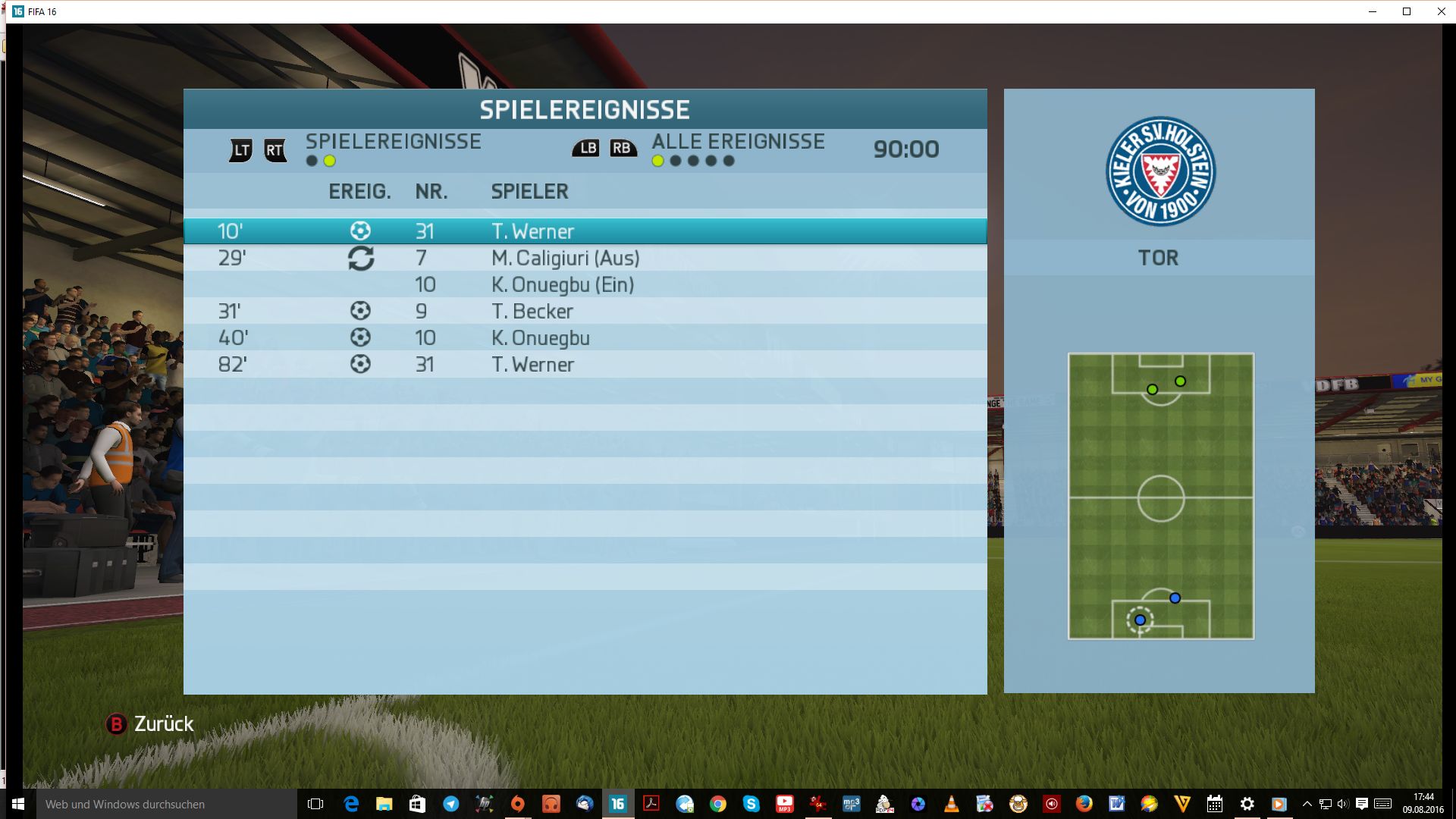Minimize the FIFA 16 window
This screenshot has width=1456, height=819.
(1373, 11)
